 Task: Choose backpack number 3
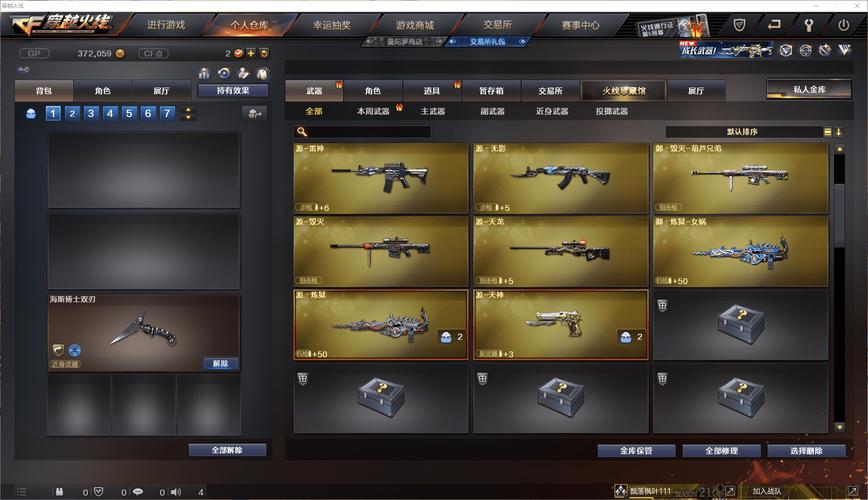(x=91, y=113)
